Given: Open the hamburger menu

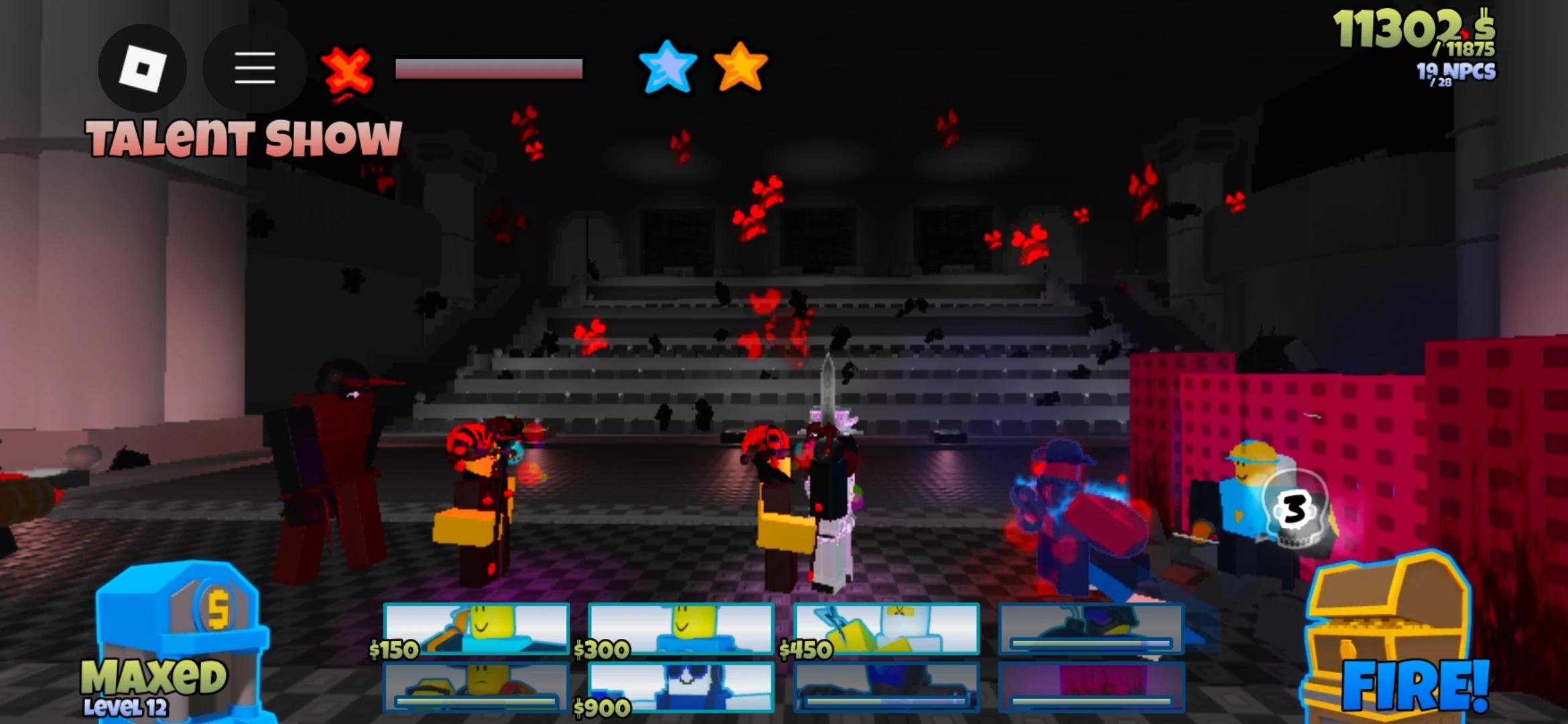Looking at the screenshot, I should tap(253, 68).
